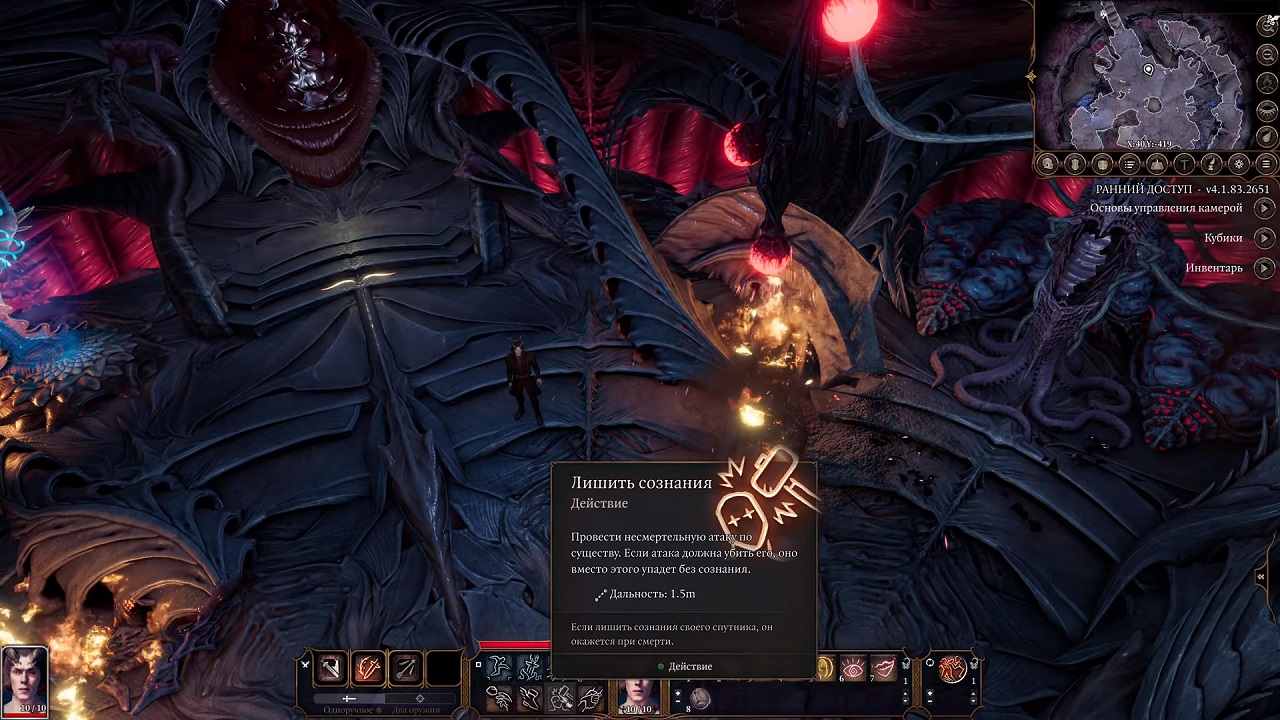Select the ranged crossbow attack slot
Viewport: 1280px width, 720px height.
(x=405, y=667)
